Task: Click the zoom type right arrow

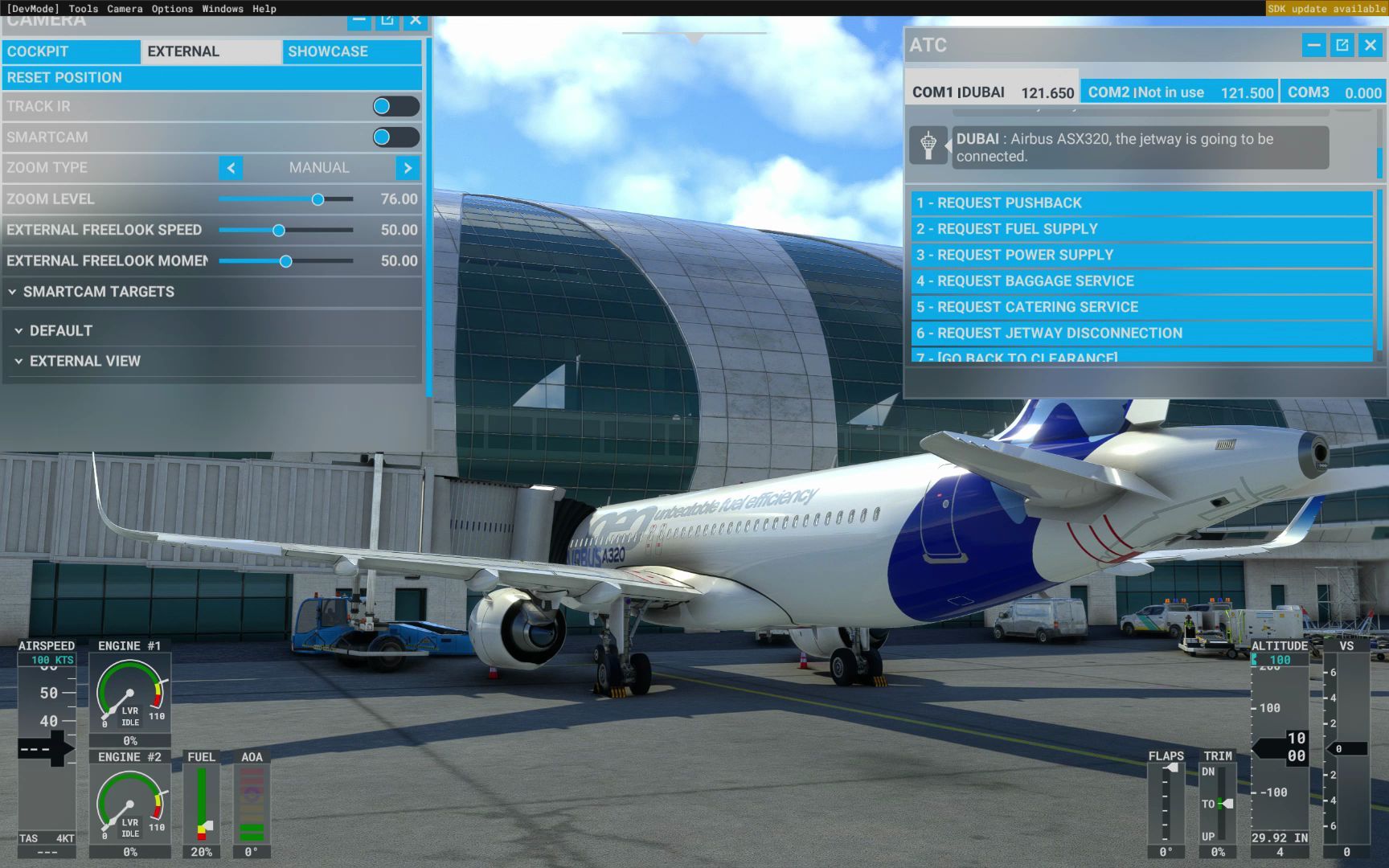Action: (x=408, y=168)
